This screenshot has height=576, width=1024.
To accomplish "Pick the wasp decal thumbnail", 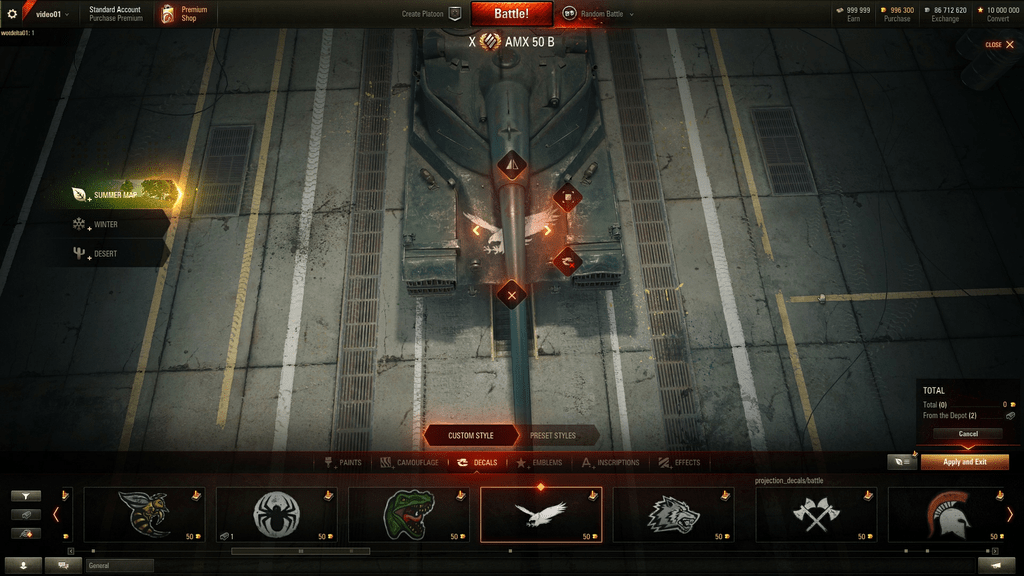I will [x=144, y=514].
